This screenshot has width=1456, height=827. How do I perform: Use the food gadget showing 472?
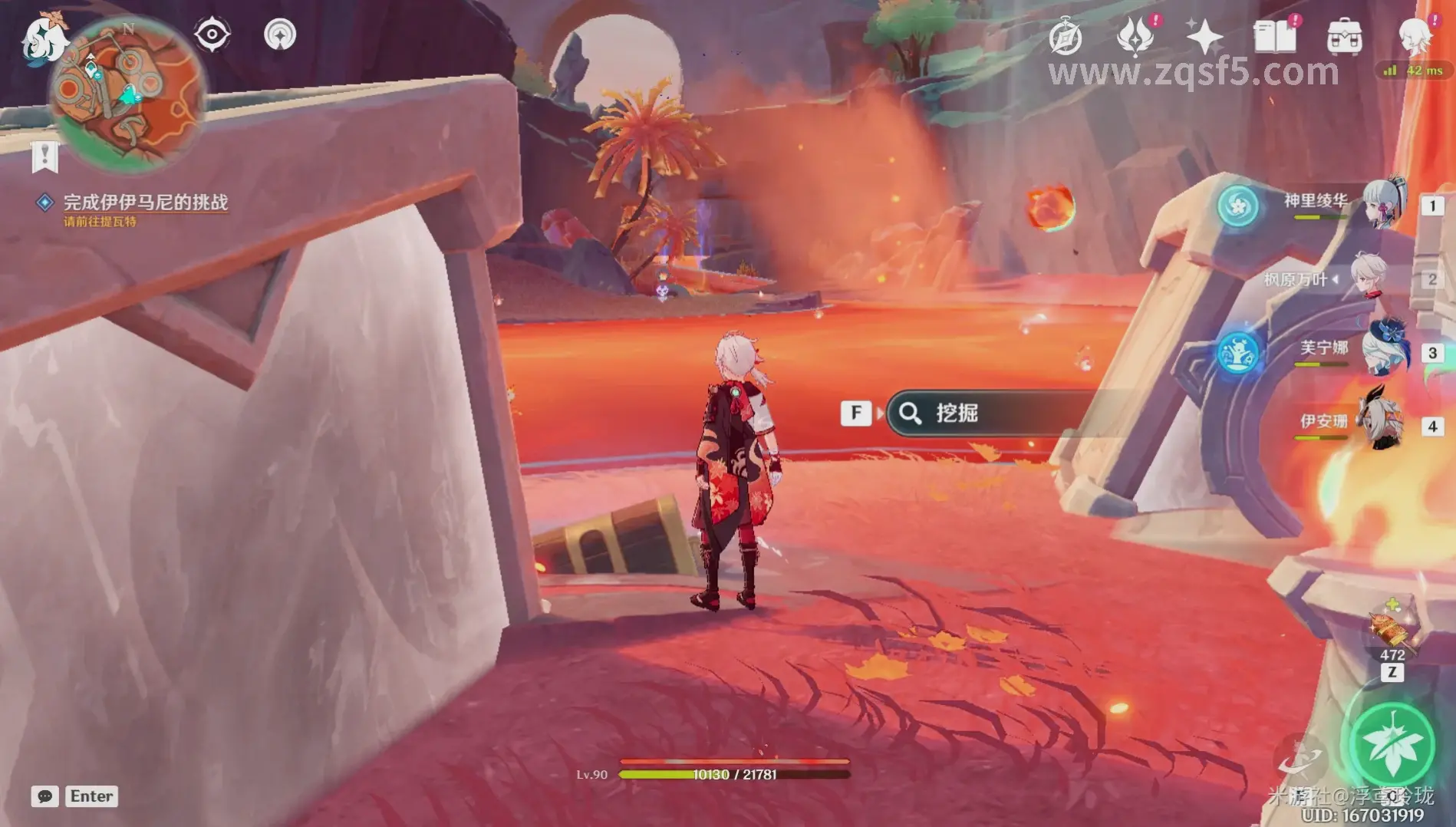click(1392, 631)
